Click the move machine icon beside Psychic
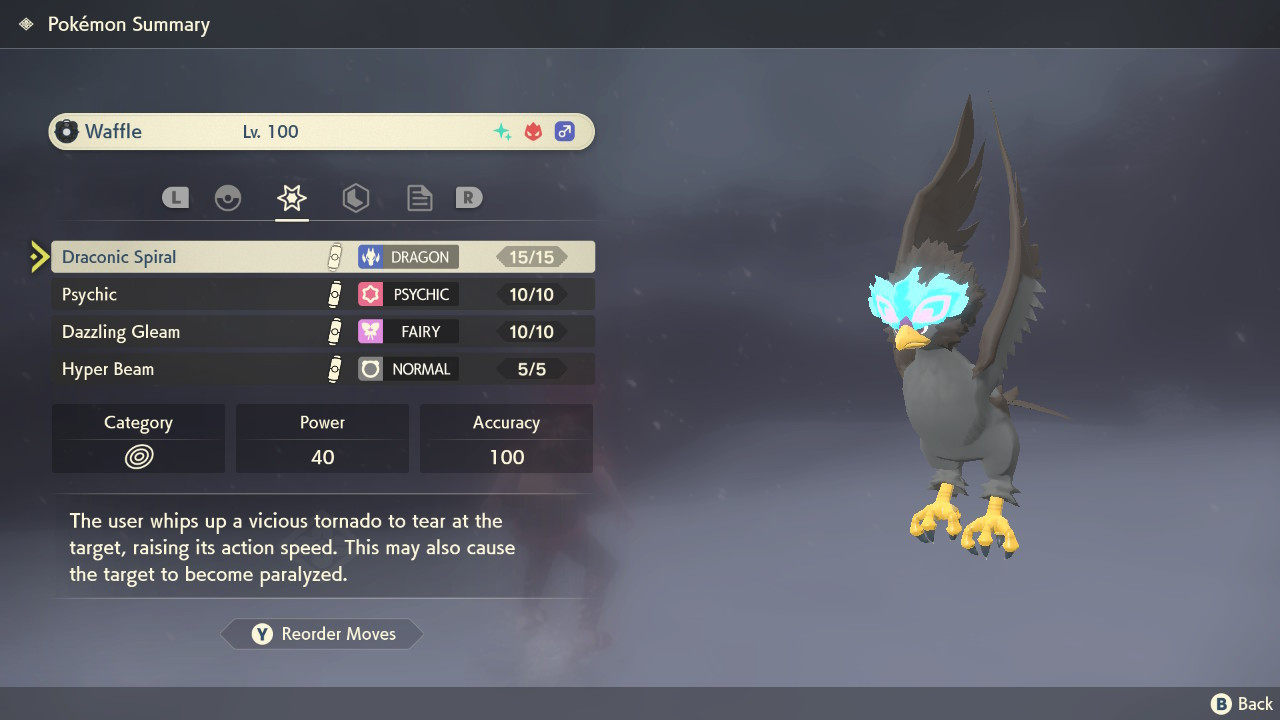Viewport: 1280px width, 720px height. tap(335, 294)
